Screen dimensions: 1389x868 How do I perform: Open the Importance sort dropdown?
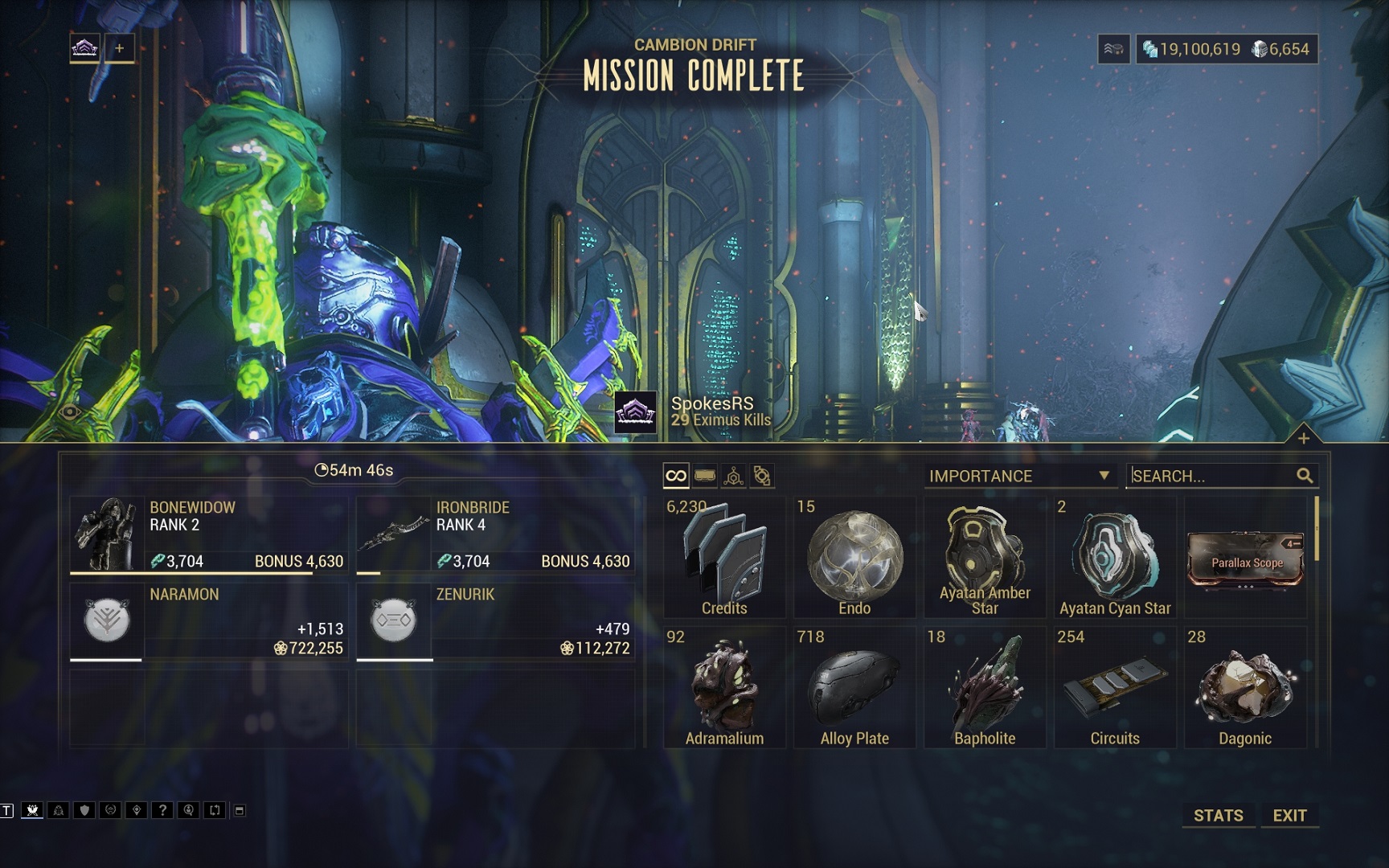coord(1019,476)
